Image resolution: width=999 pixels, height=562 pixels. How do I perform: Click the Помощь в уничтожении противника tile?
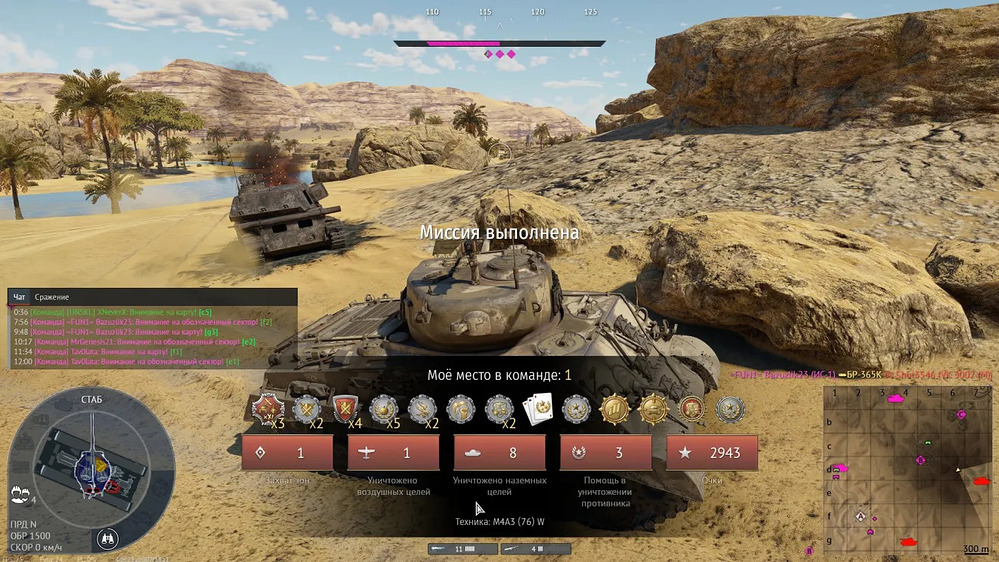605,453
